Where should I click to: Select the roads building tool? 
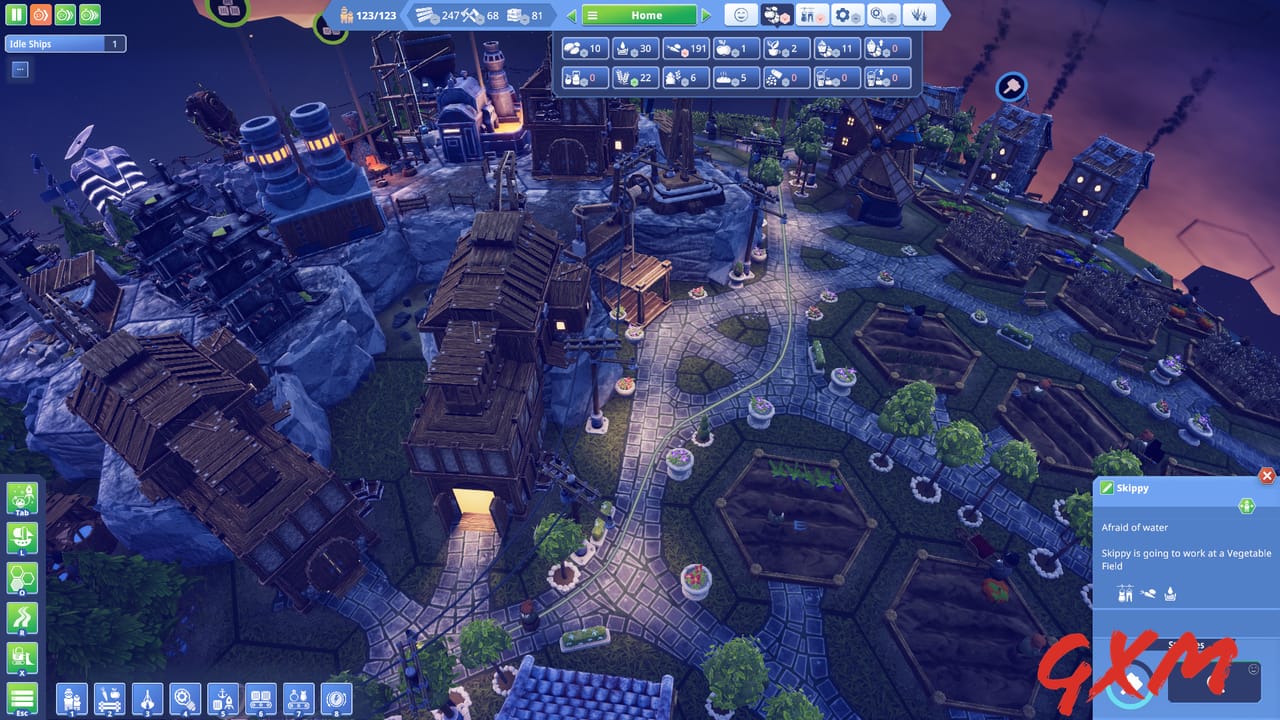click(22, 618)
